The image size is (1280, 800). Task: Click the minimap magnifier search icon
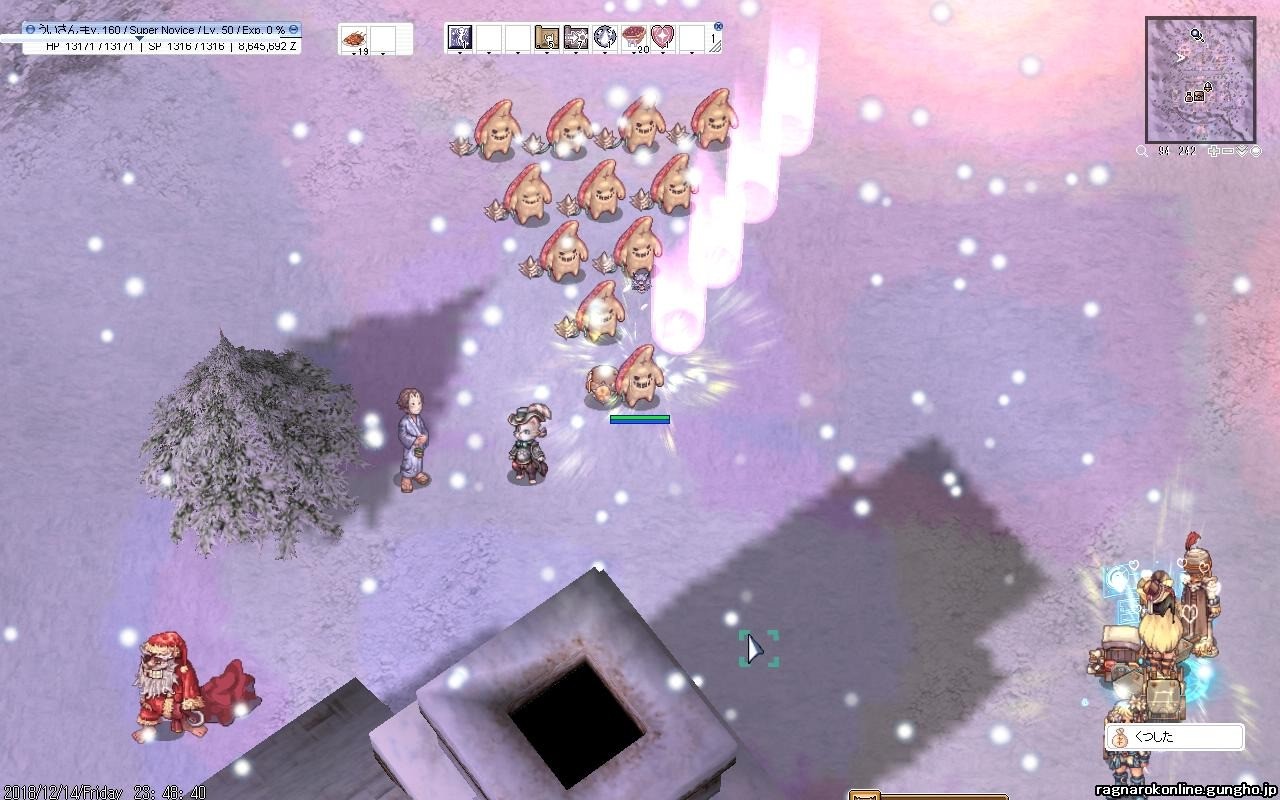1142,151
